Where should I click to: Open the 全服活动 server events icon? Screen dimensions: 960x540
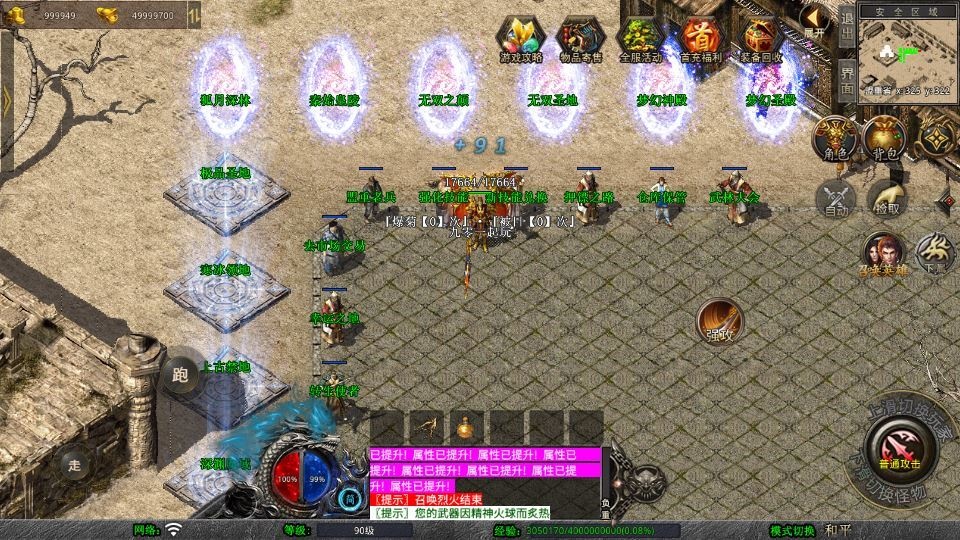pyautogui.click(x=641, y=40)
